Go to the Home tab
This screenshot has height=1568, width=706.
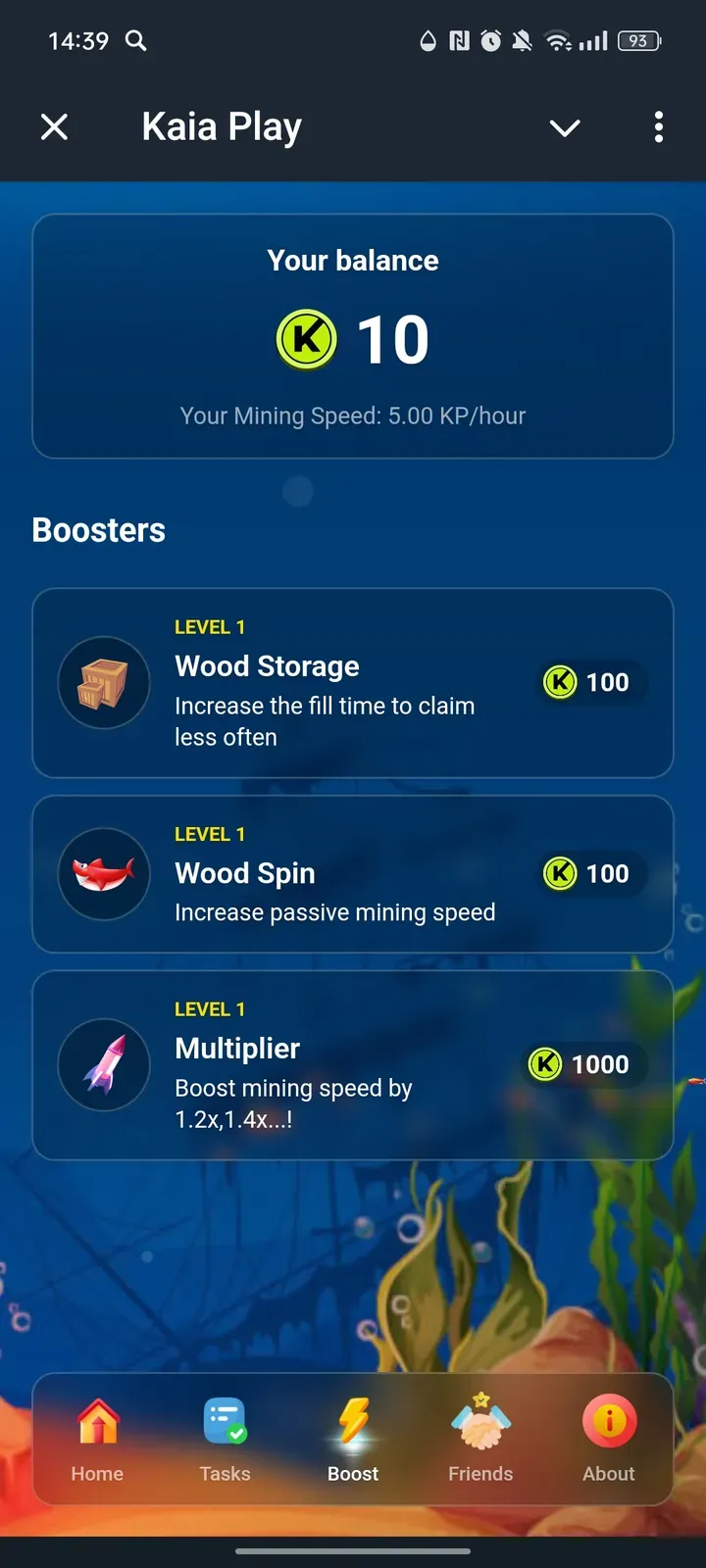(97, 1439)
